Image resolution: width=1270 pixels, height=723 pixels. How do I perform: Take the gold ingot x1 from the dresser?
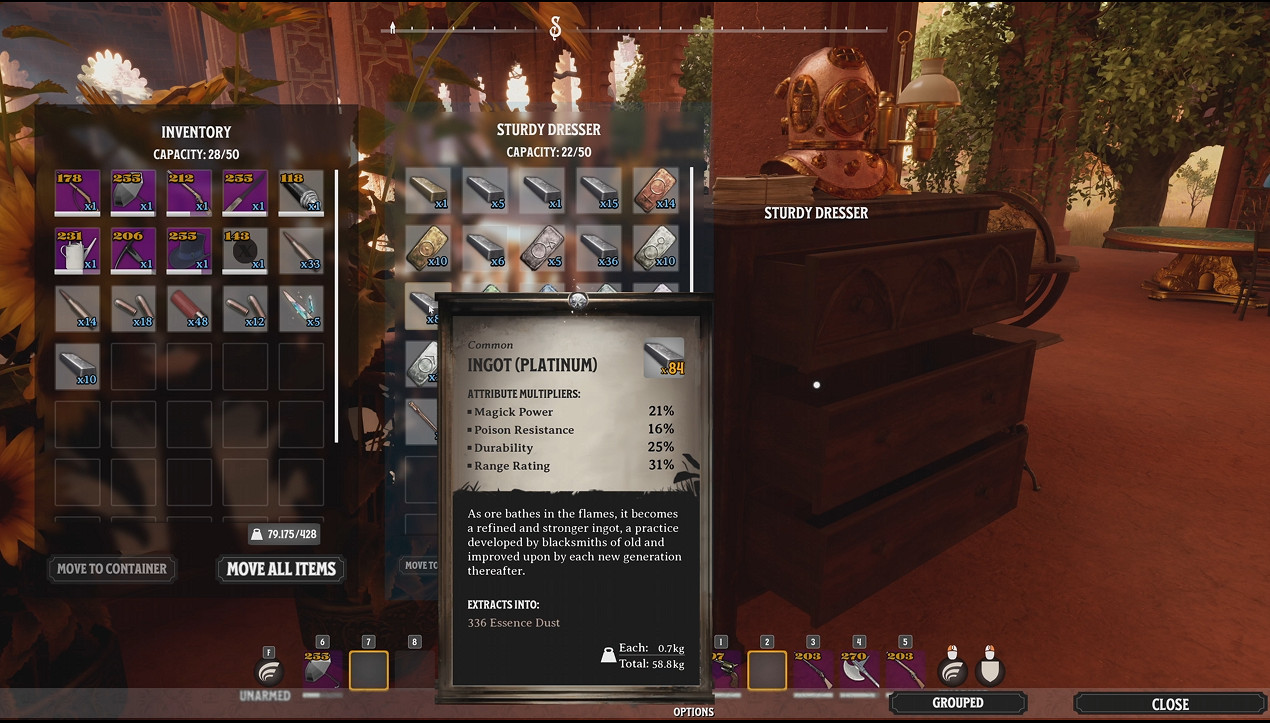428,190
